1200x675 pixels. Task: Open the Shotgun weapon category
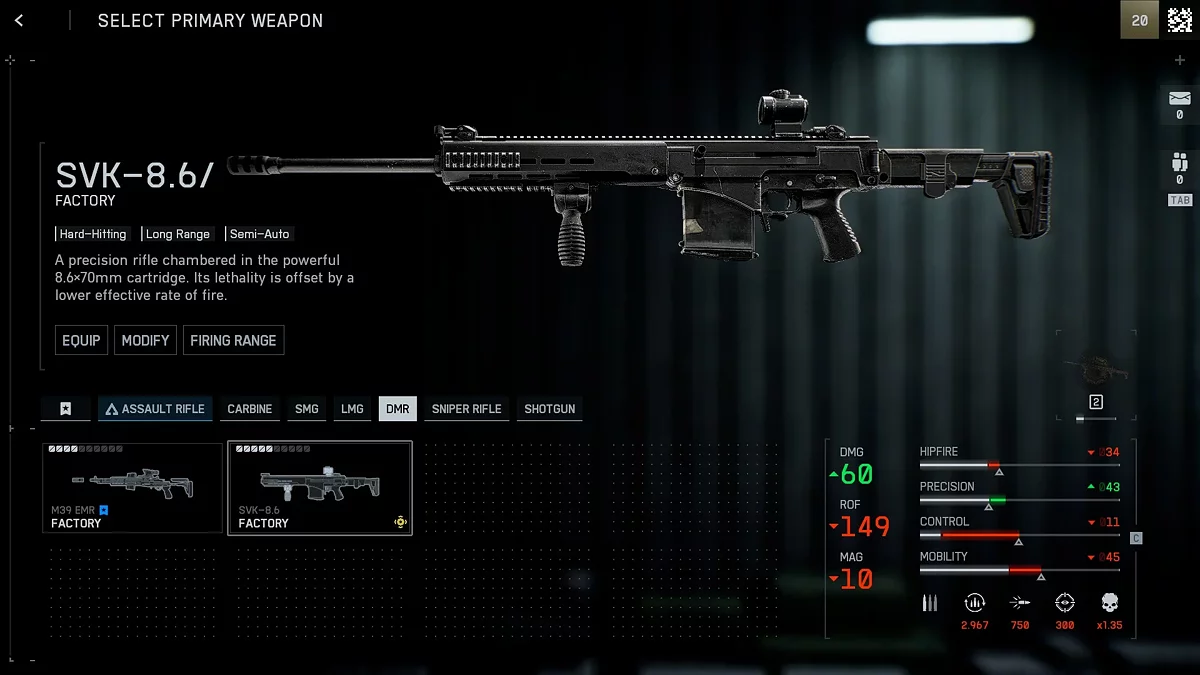click(x=549, y=408)
